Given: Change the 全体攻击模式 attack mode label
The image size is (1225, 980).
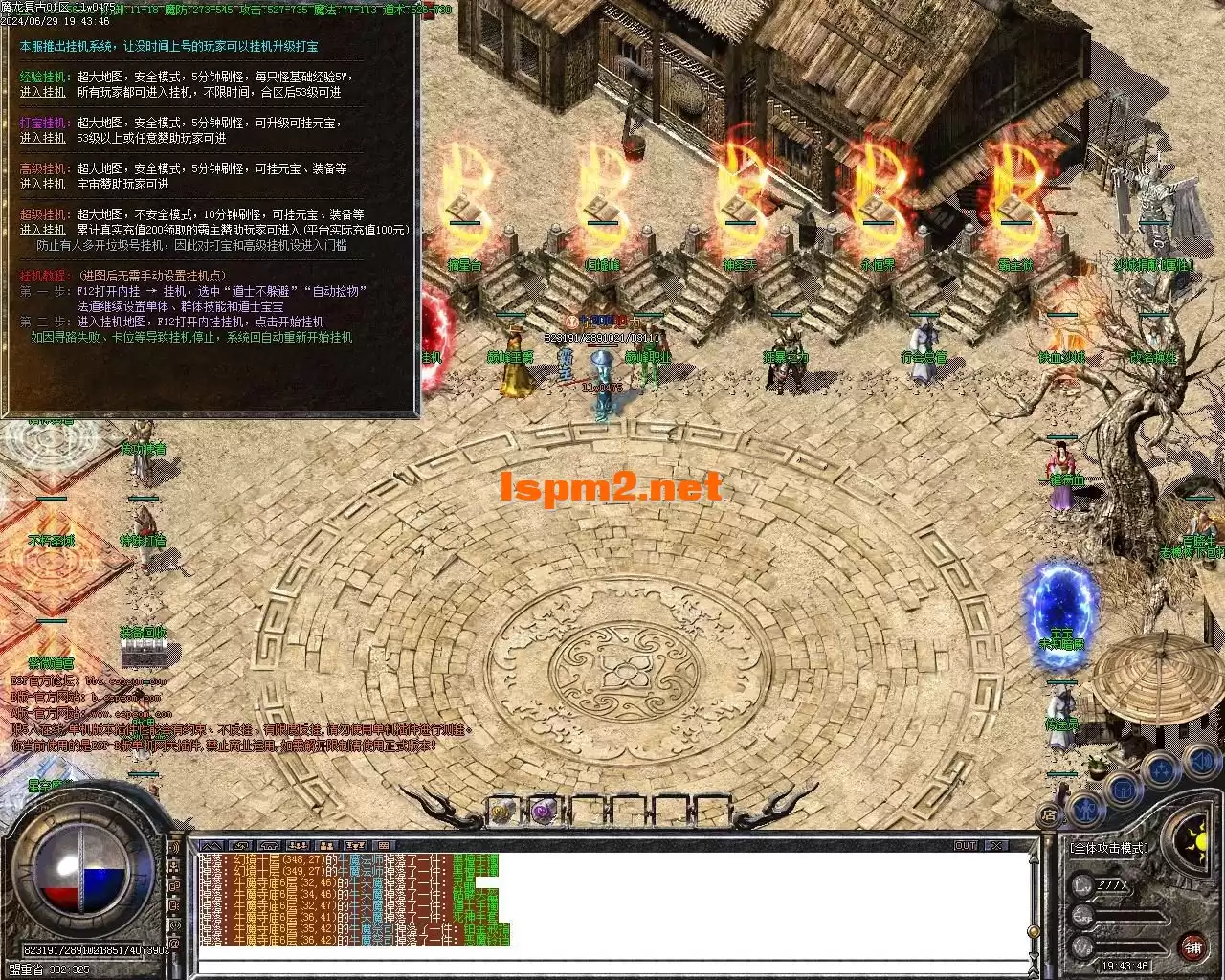Looking at the screenshot, I should [1109, 847].
